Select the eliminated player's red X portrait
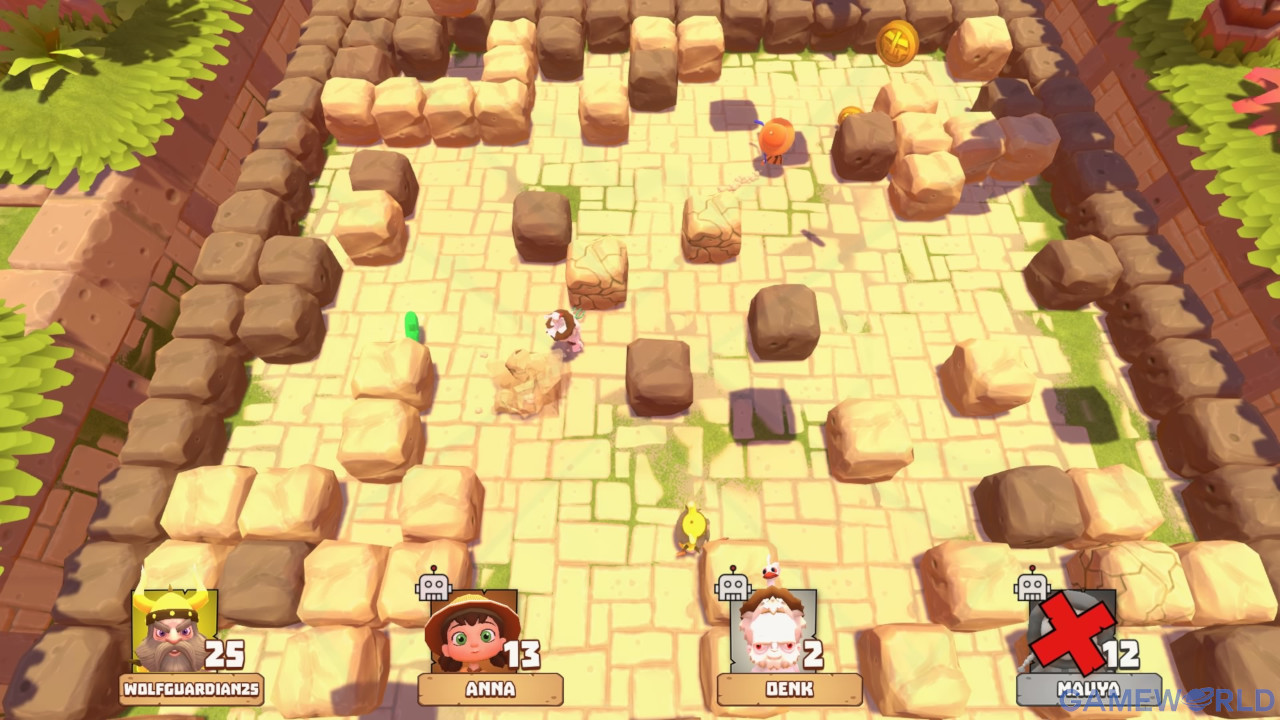Image resolution: width=1280 pixels, height=720 pixels. click(1072, 631)
